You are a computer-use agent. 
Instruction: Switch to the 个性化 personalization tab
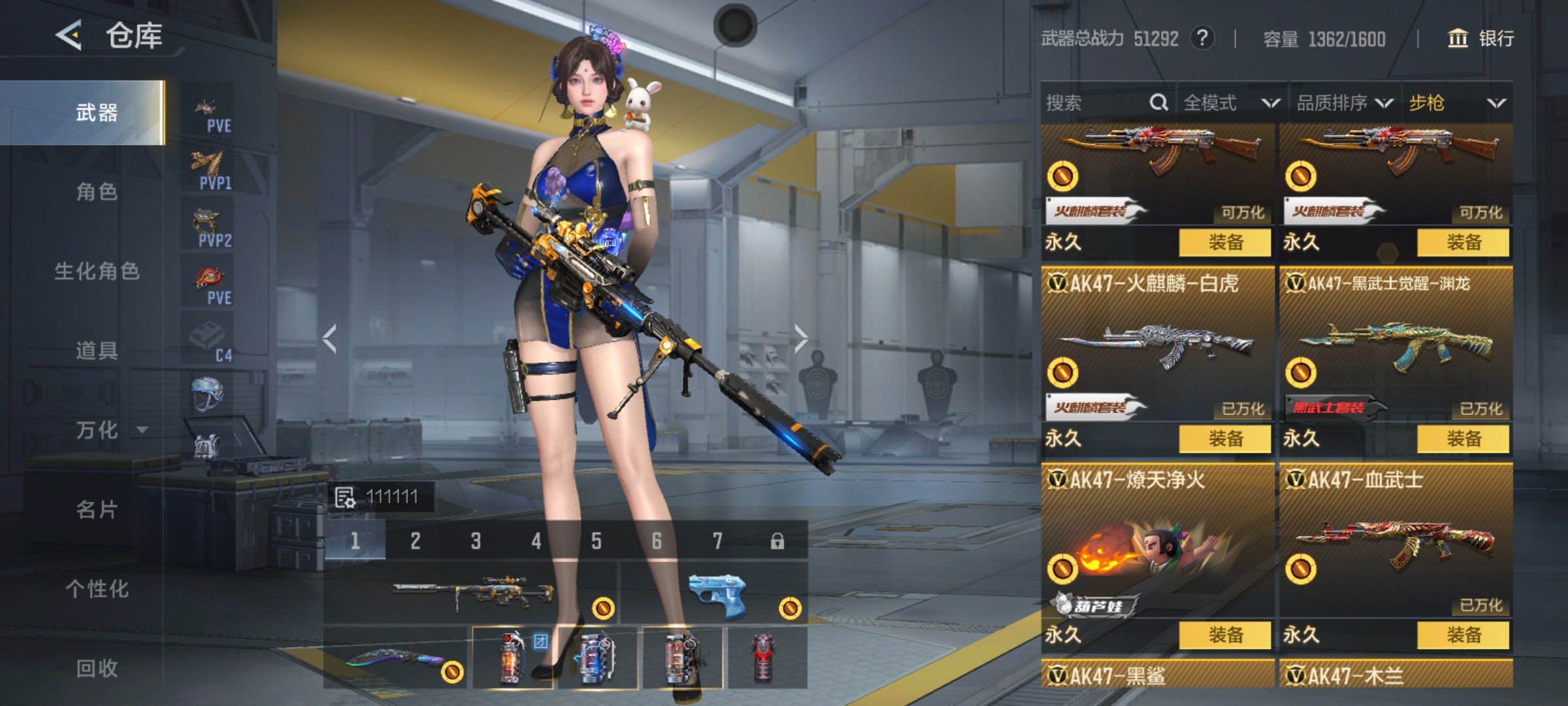(97, 589)
